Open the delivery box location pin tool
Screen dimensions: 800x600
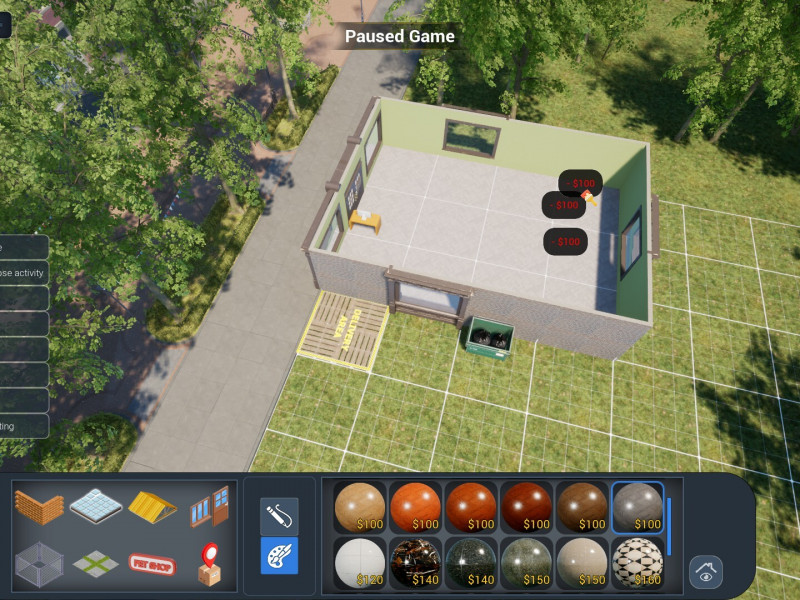click(207, 562)
